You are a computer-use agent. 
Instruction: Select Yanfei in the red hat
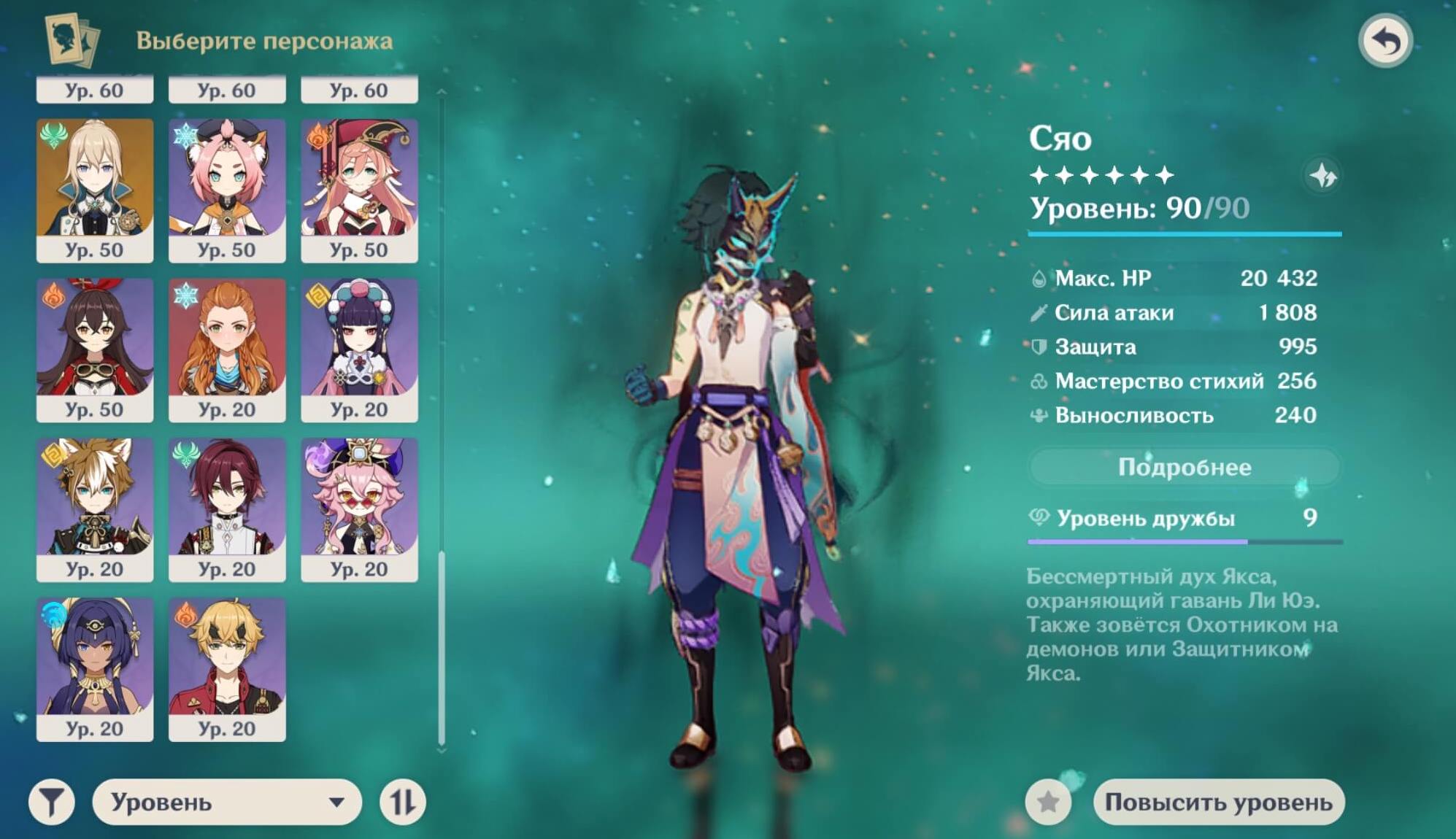coord(359,190)
